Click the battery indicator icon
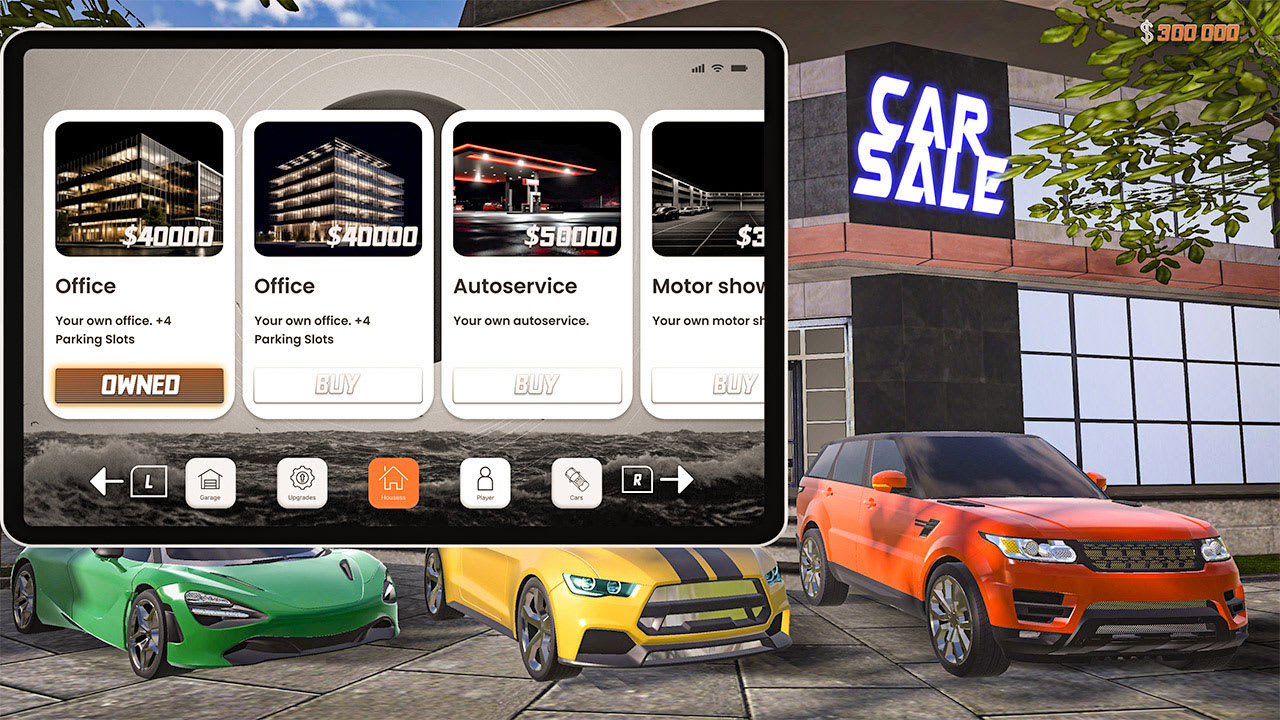This screenshot has width=1280, height=720. [738, 68]
